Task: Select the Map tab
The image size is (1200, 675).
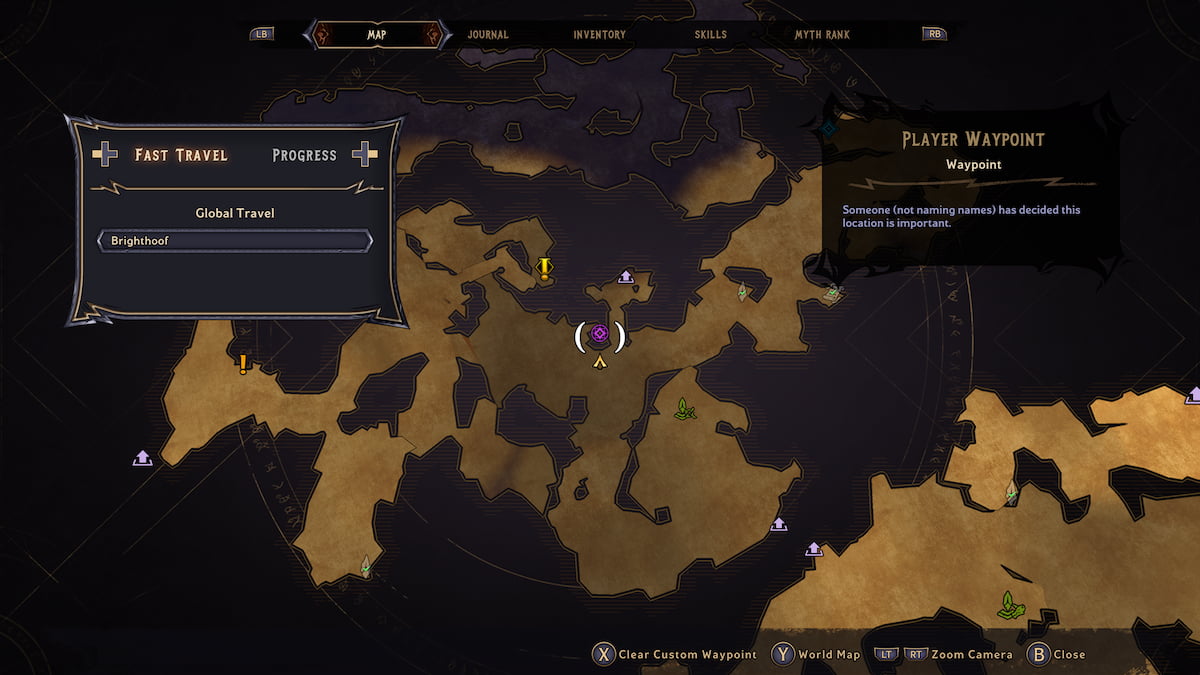Action: 376,35
